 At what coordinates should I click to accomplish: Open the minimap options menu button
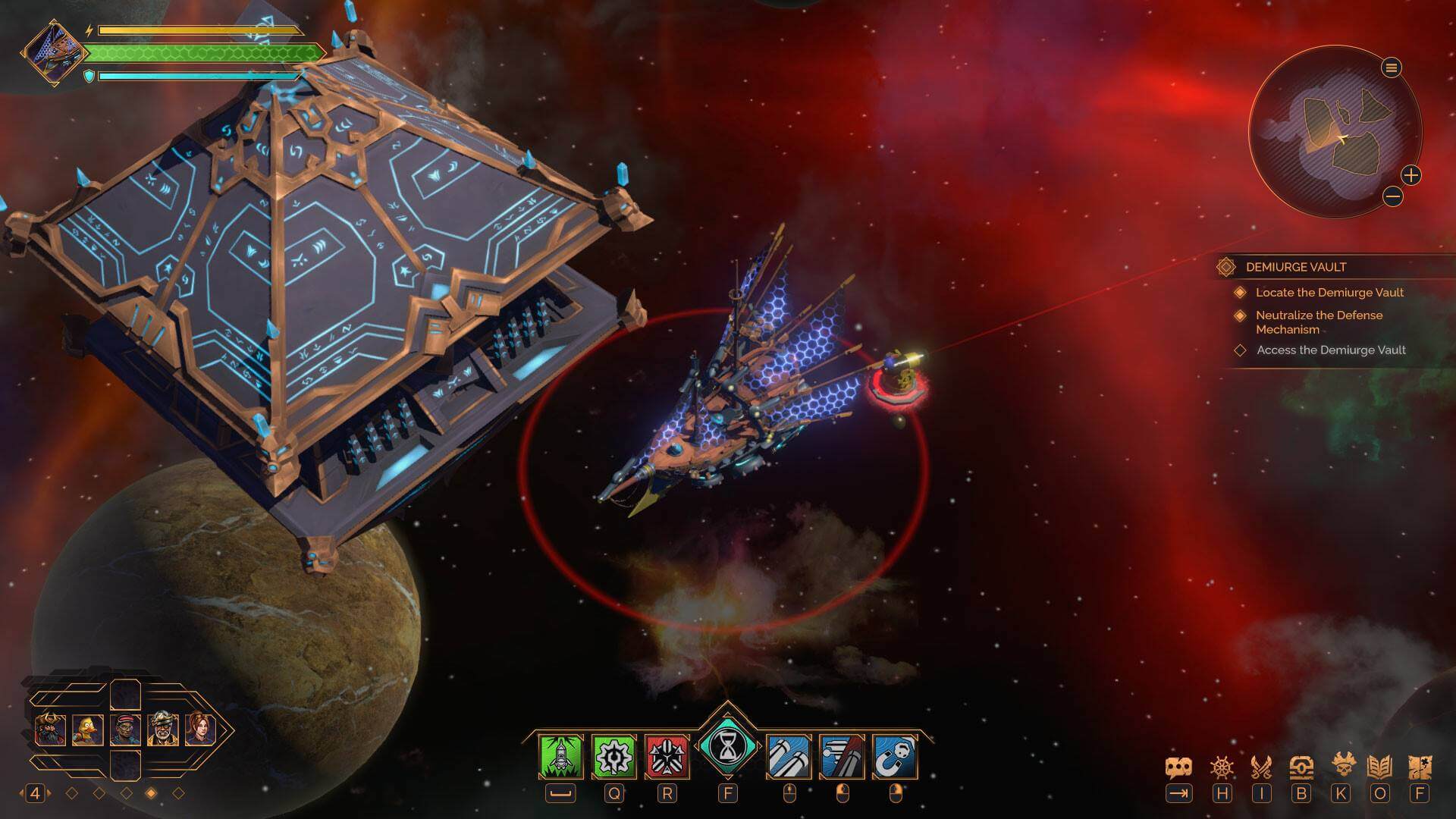(x=1391, y=68)
